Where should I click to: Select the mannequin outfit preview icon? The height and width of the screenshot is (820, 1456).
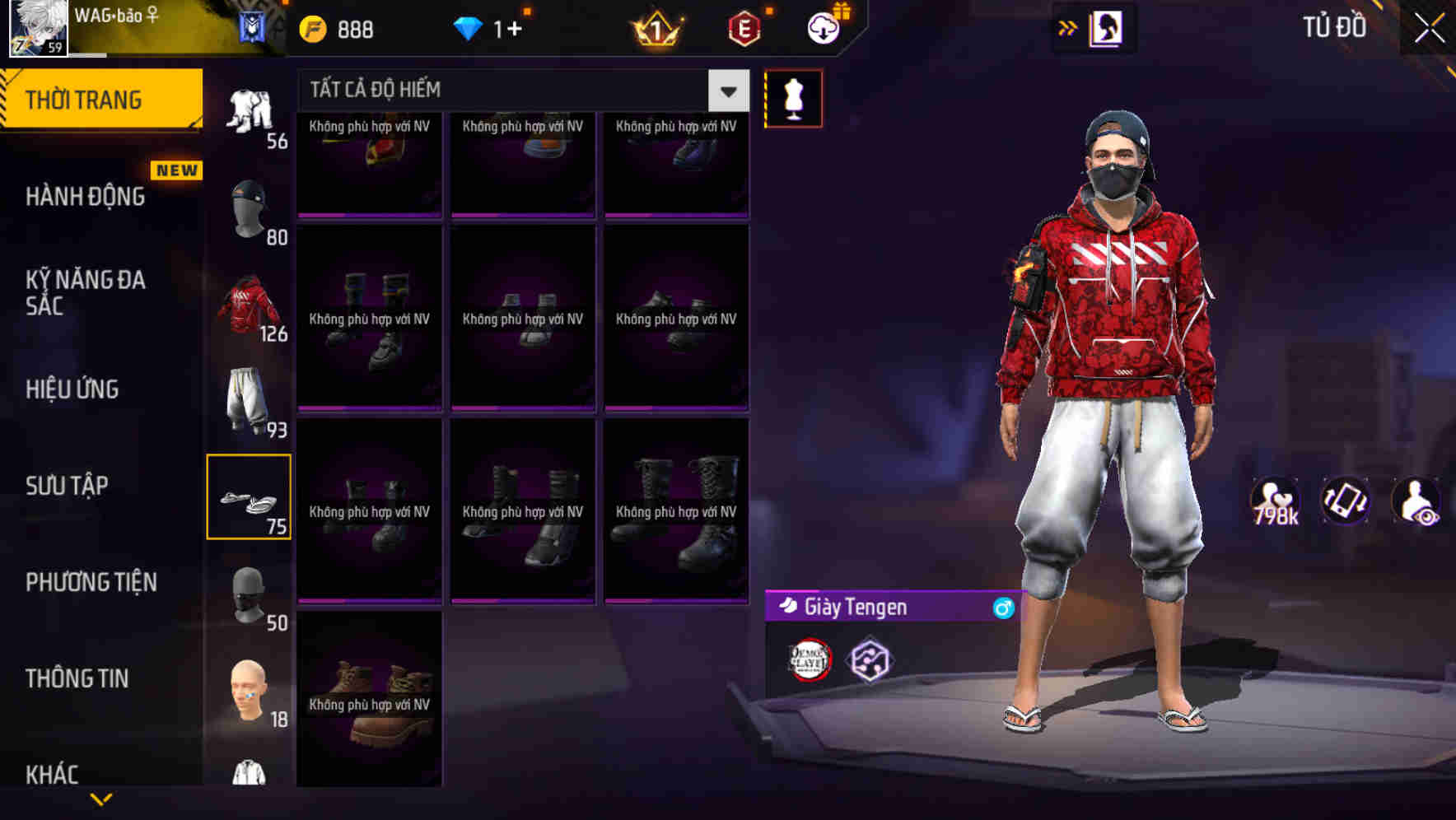(793, 97)
